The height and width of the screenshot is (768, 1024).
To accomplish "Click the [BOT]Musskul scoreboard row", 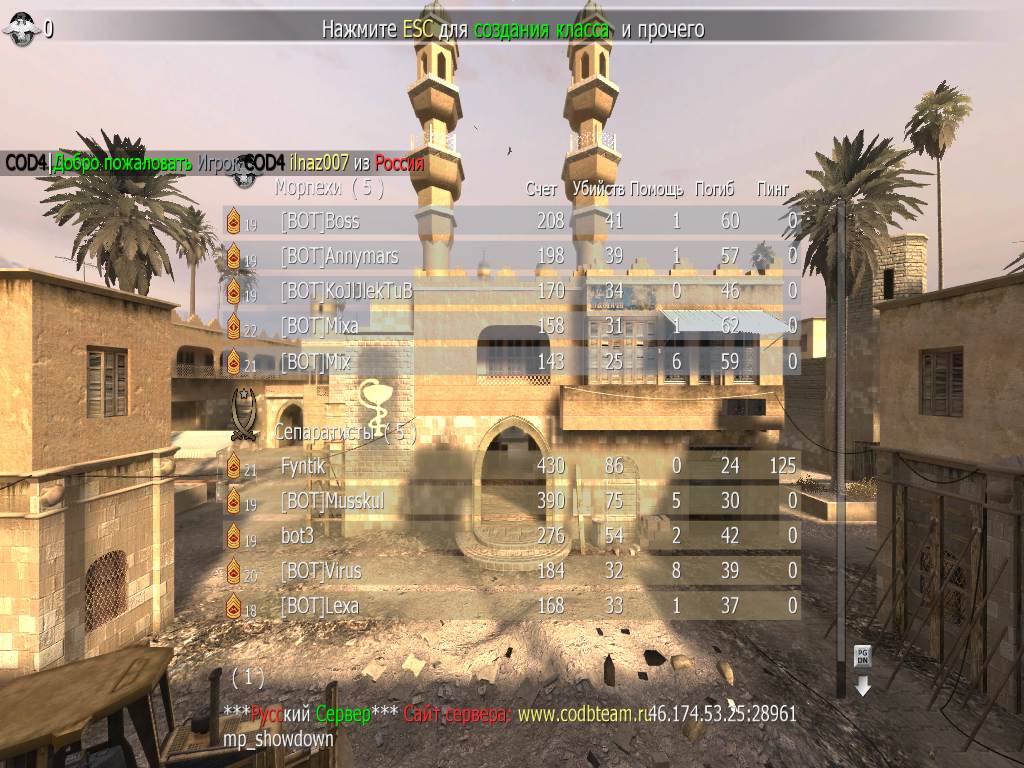I will pos(510,501).
